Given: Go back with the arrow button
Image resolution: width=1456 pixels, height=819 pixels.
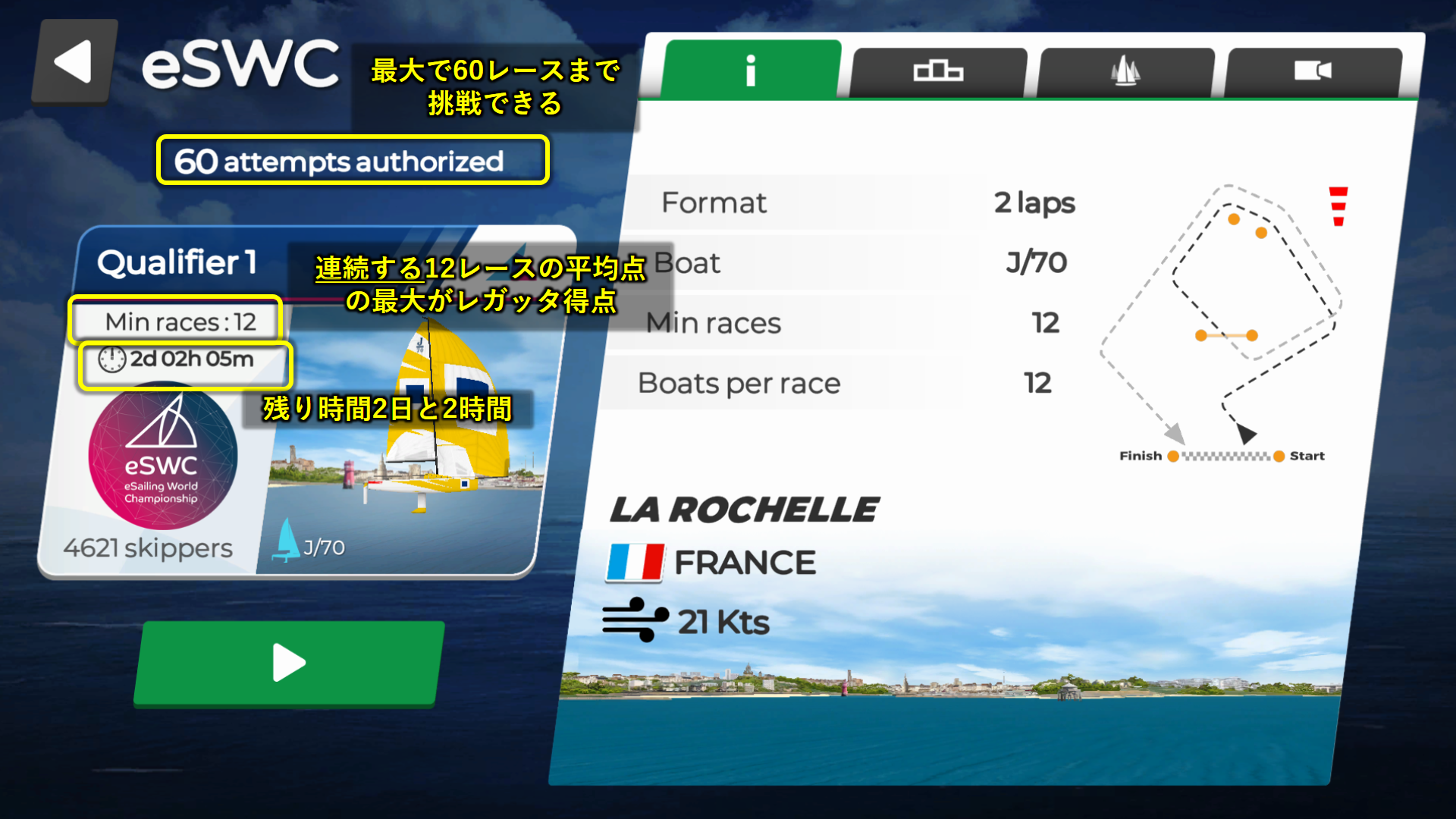Looking at the screenshot, I should pyautogui.click(x=74, y=62).
